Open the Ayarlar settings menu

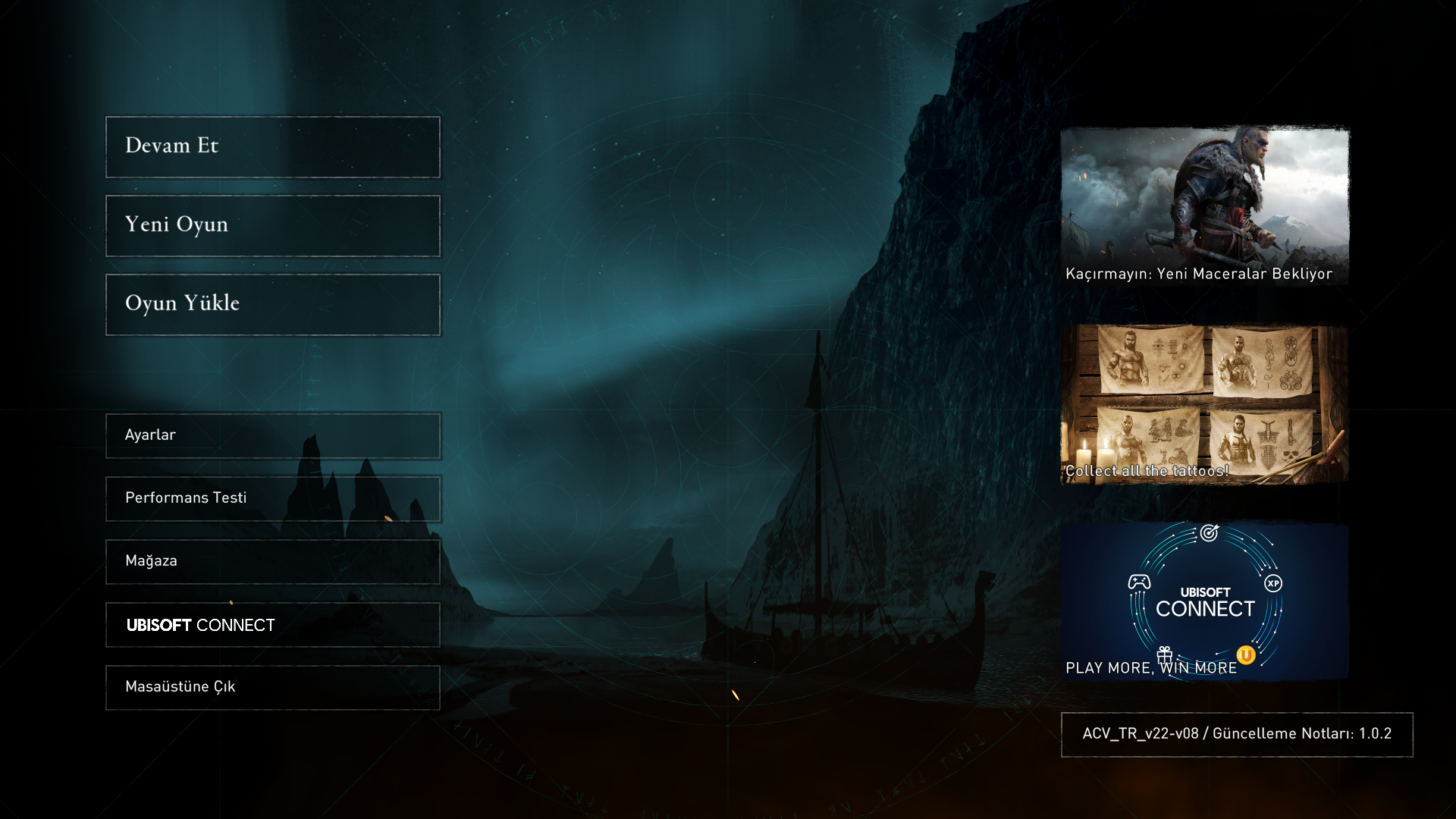[273, 436]
